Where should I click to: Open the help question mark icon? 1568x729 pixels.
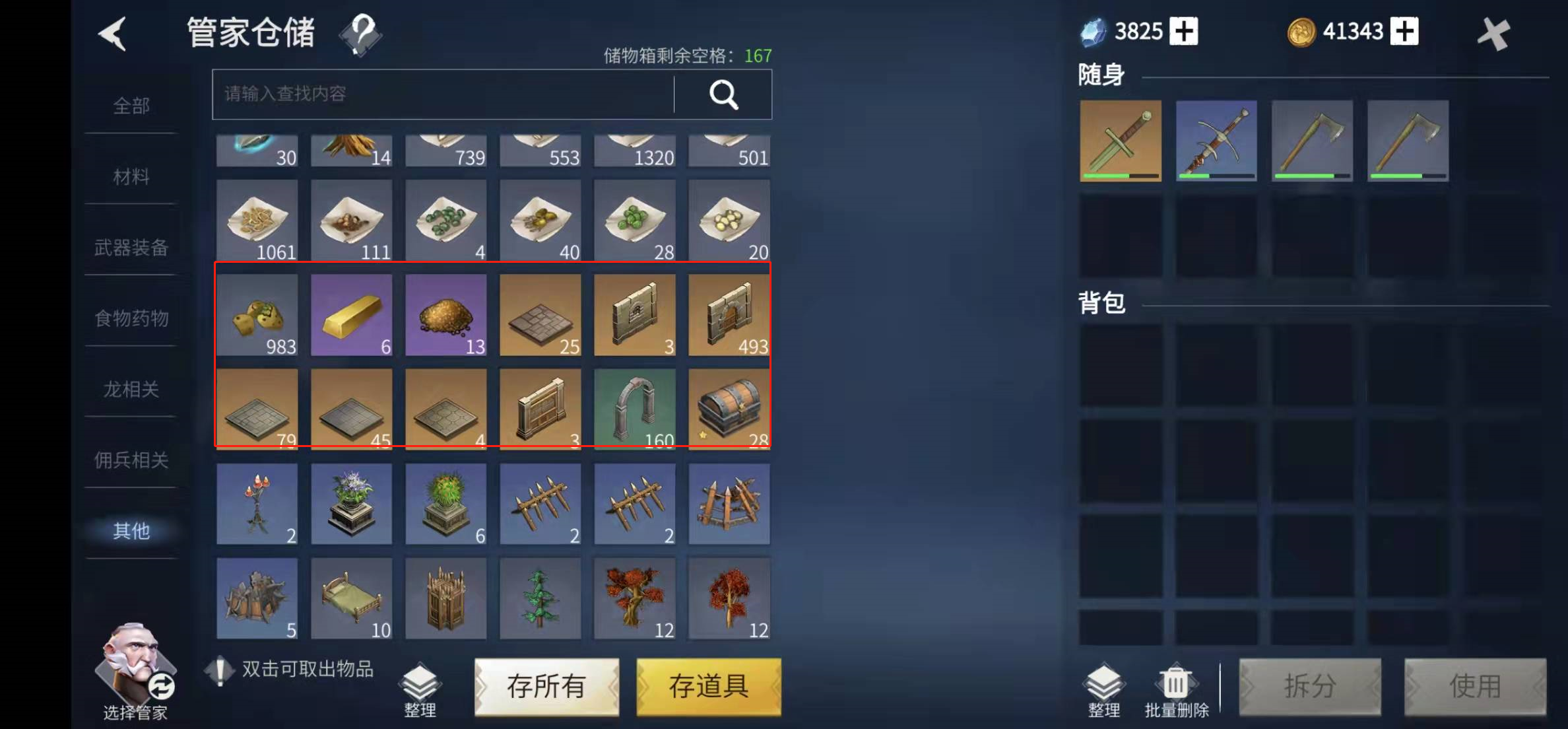[360, 32]
